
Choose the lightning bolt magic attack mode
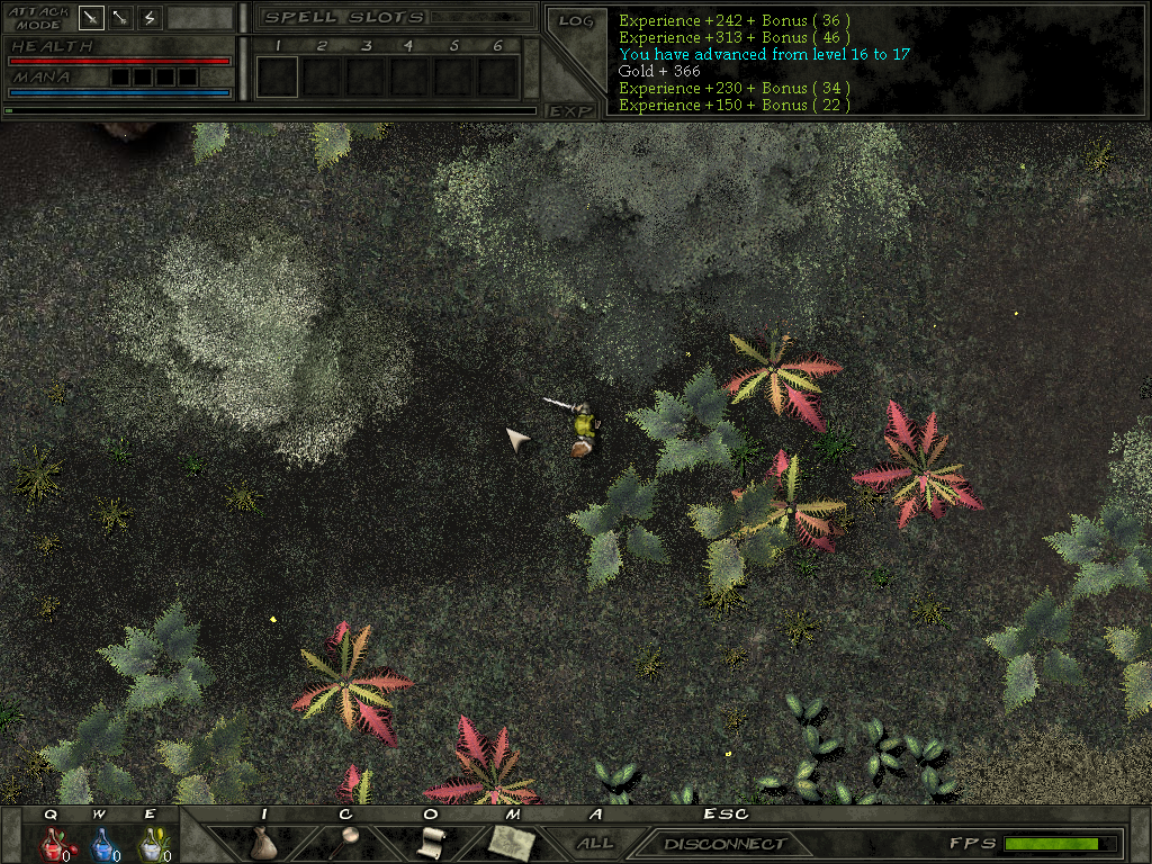[x=150, y=18]
